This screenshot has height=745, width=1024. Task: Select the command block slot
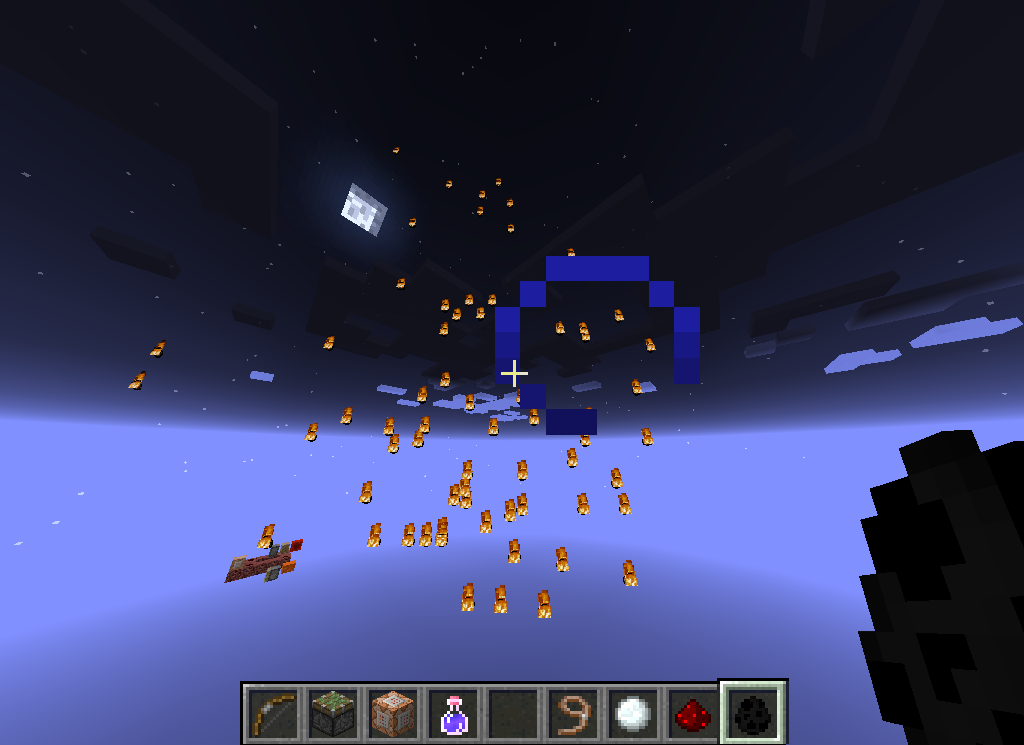click(392, 714)
